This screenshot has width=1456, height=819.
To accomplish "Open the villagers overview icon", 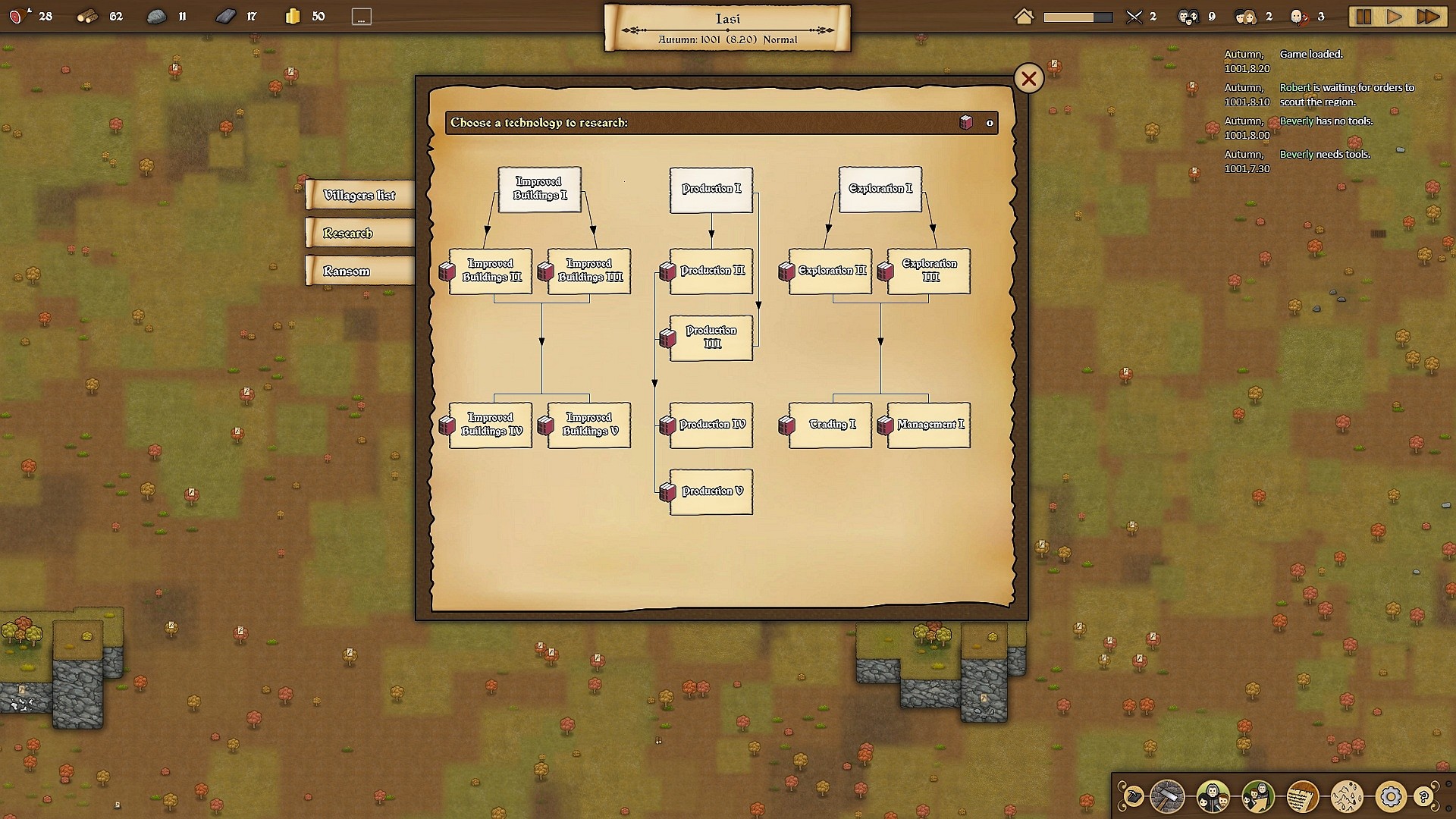I will (1211, 796).
